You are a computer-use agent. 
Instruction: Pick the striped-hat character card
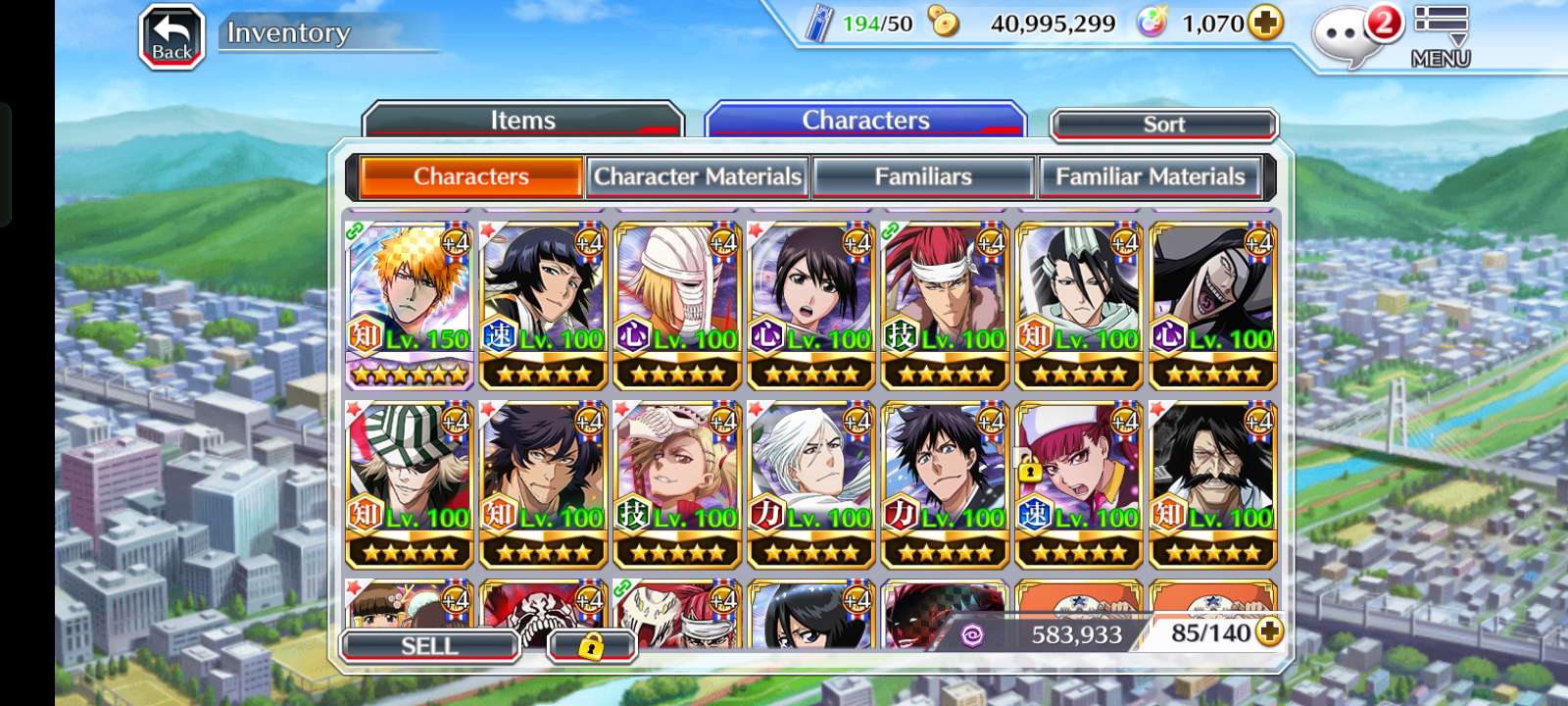(410, 484)
